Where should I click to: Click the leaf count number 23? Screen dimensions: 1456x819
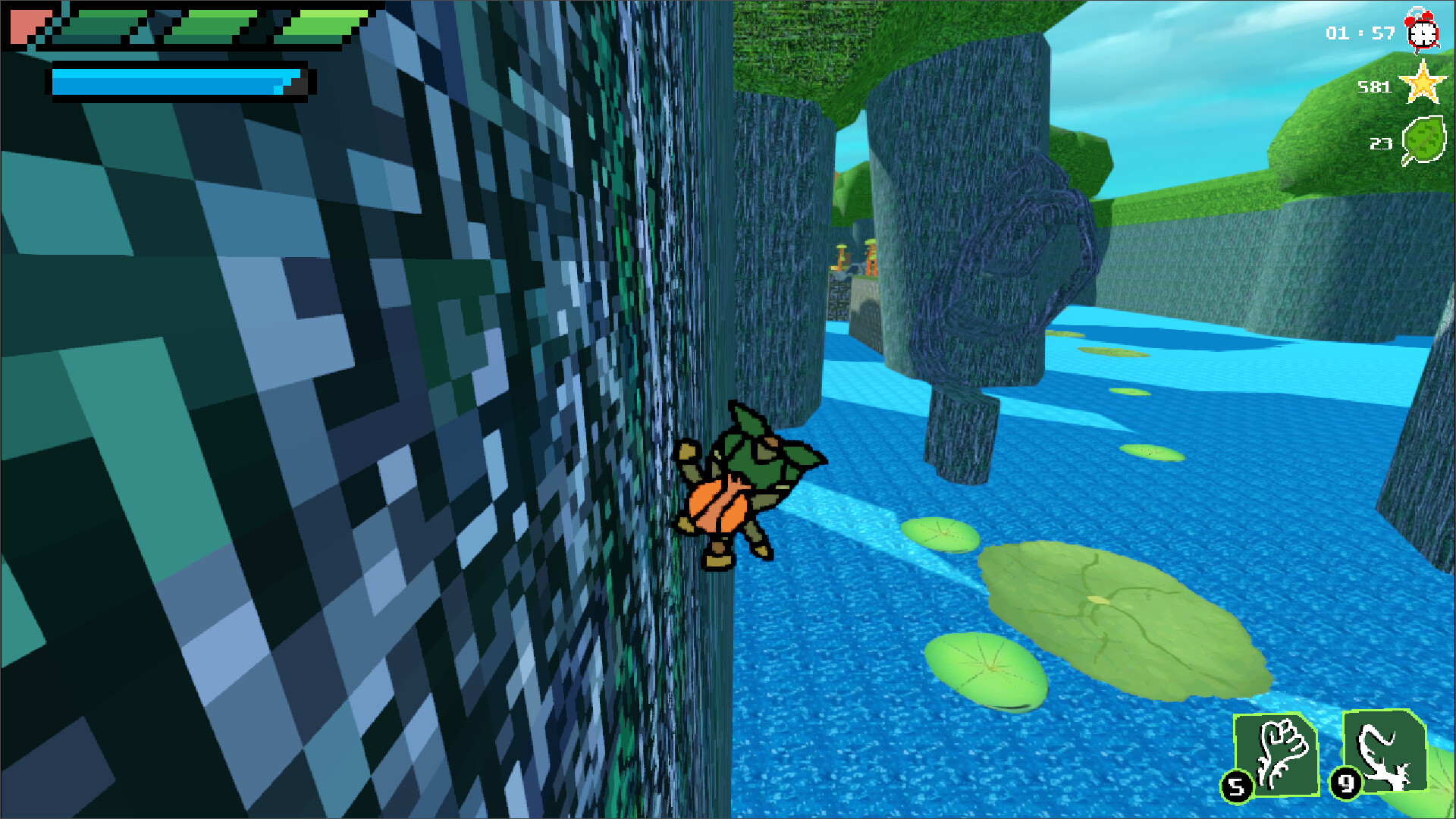[1380, 144]
